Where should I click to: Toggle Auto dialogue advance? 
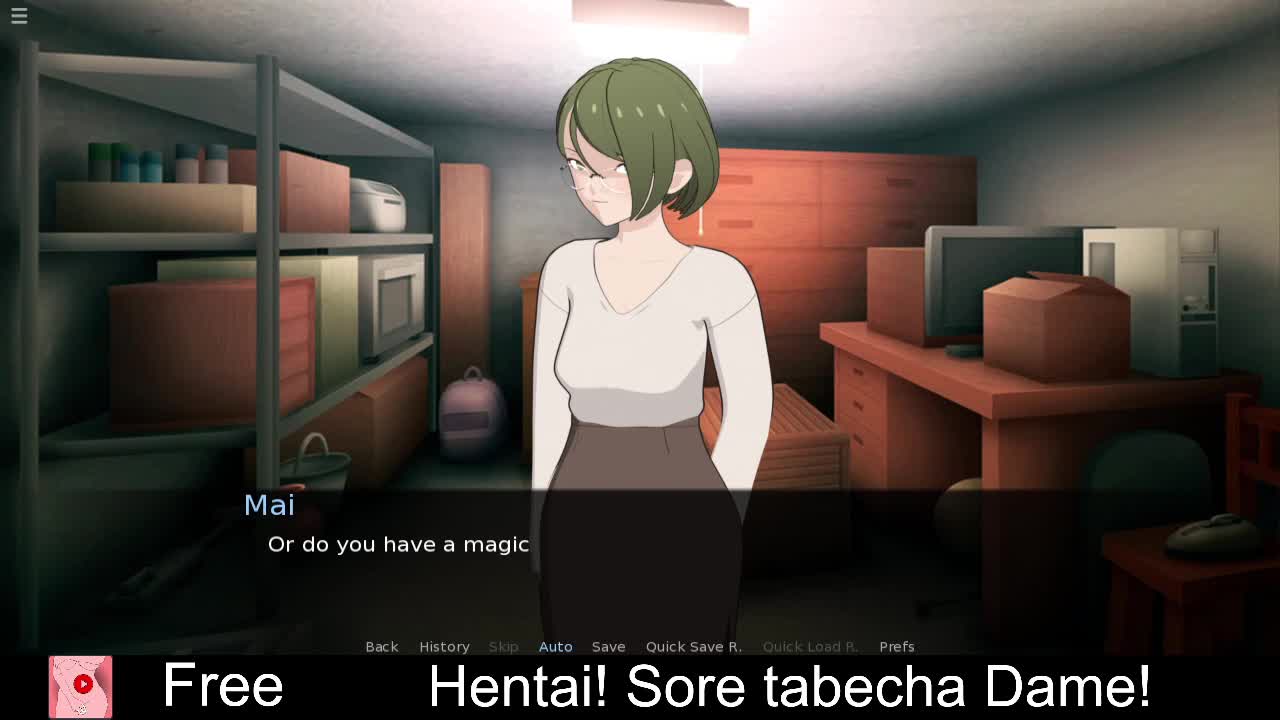coord(555,647)
